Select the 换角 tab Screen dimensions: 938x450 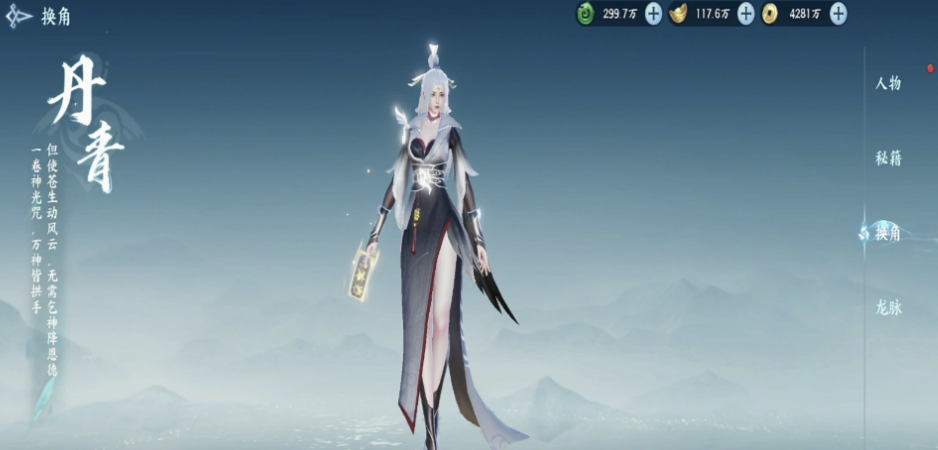(888, 233)
